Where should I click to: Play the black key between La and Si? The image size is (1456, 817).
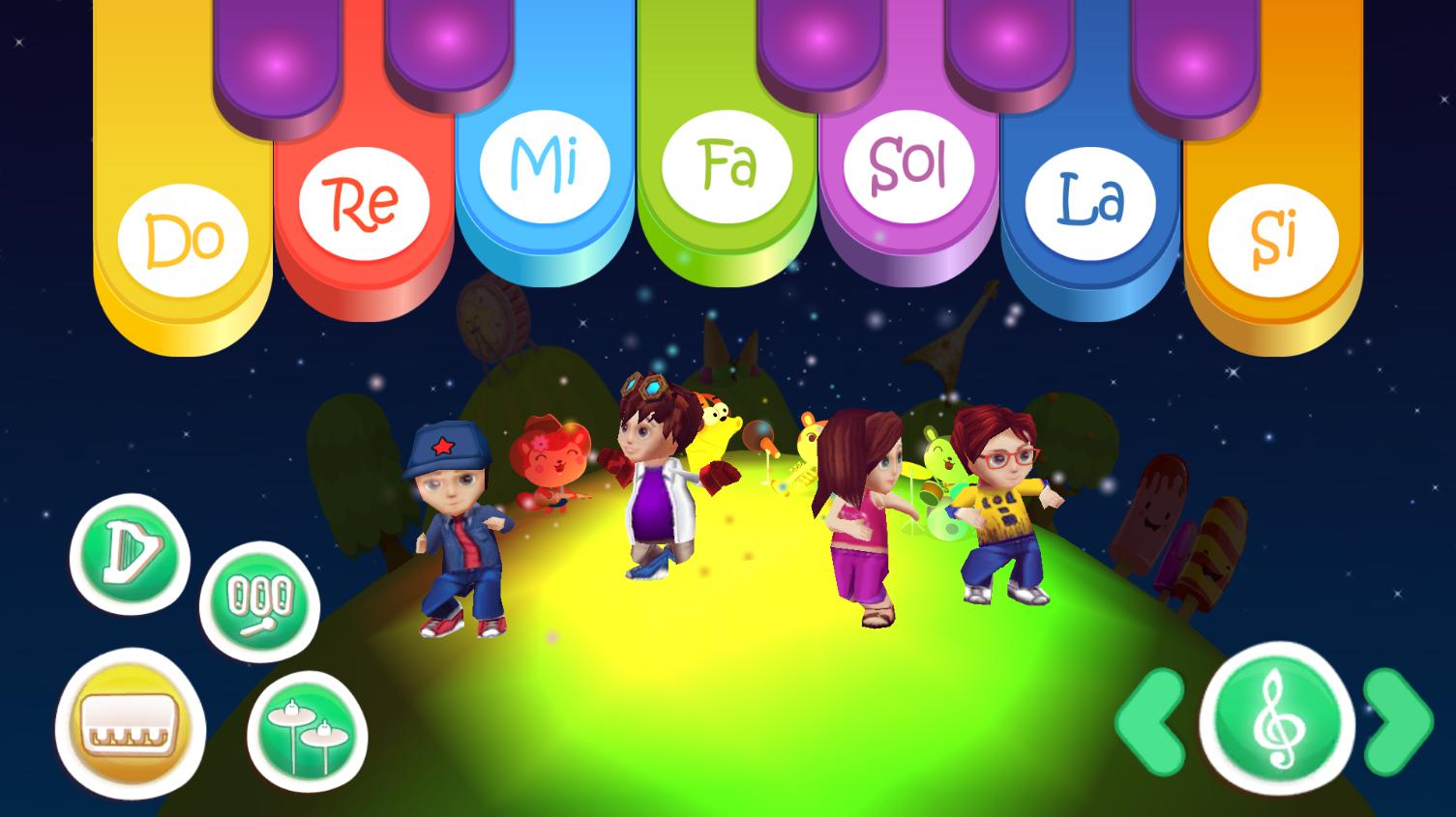pyautogui.click(x=1196, y=60)
